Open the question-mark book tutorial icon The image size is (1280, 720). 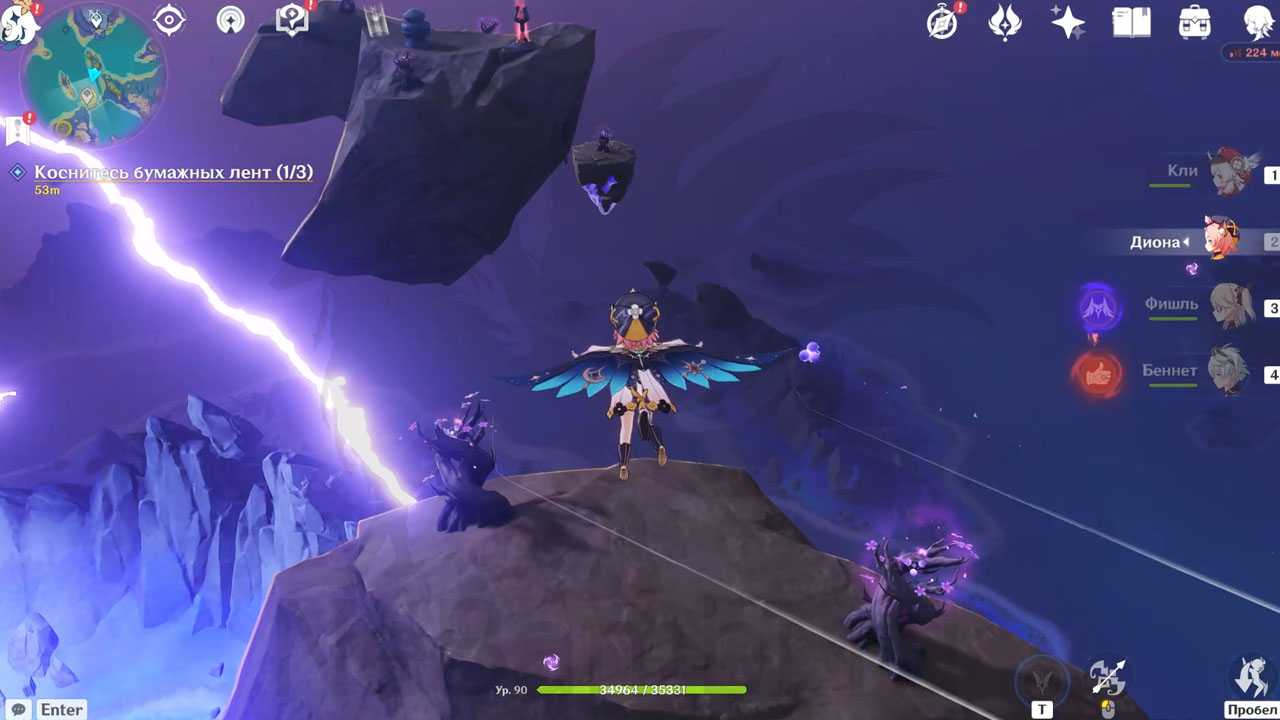(x=292, y=20)
